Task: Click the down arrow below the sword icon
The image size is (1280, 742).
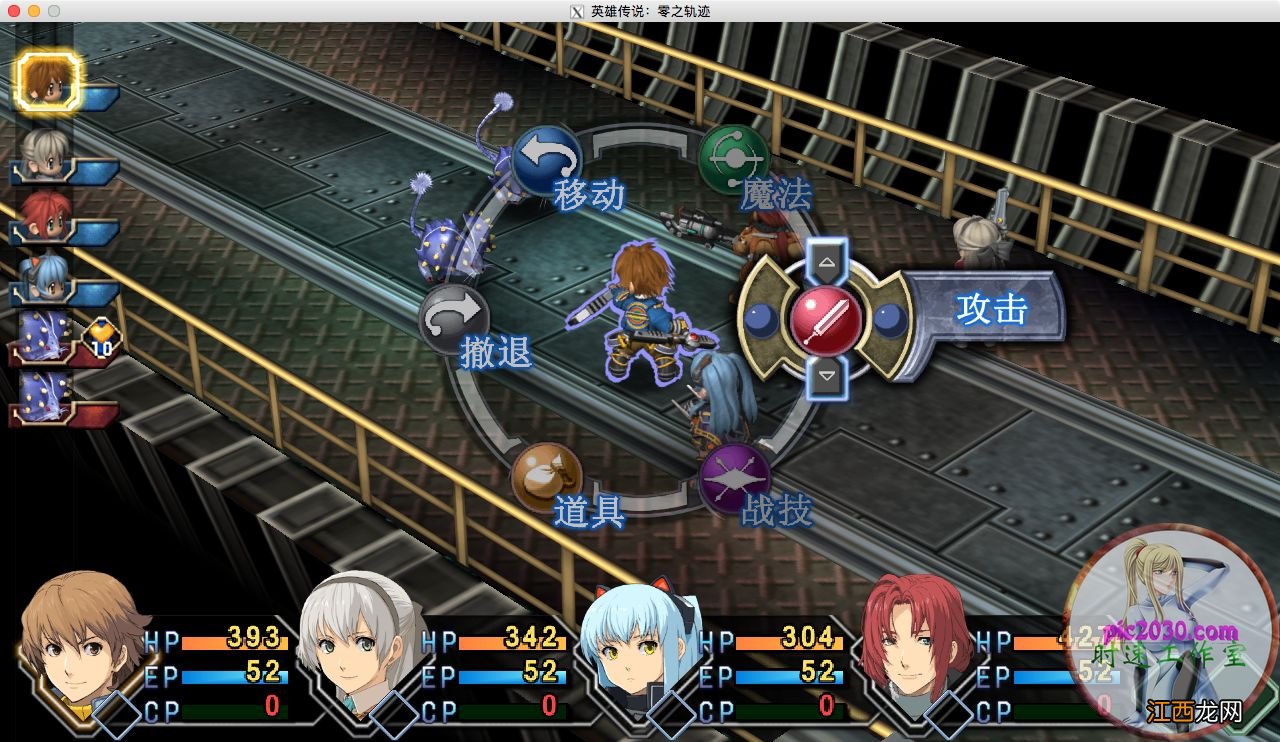Action: tap(826, 377)
